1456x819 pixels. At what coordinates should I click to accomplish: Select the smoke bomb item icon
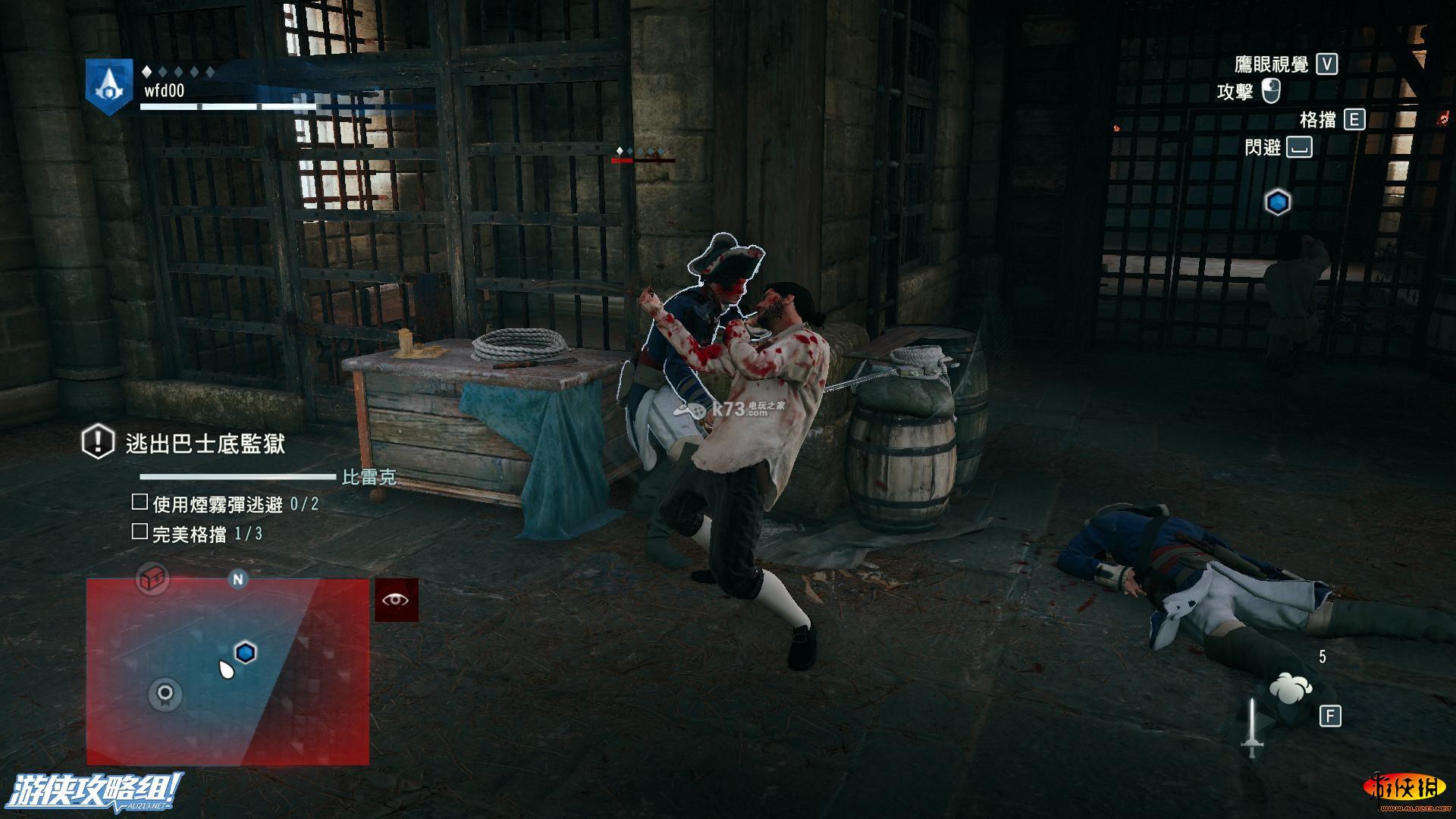click(x=1290, y=688)
